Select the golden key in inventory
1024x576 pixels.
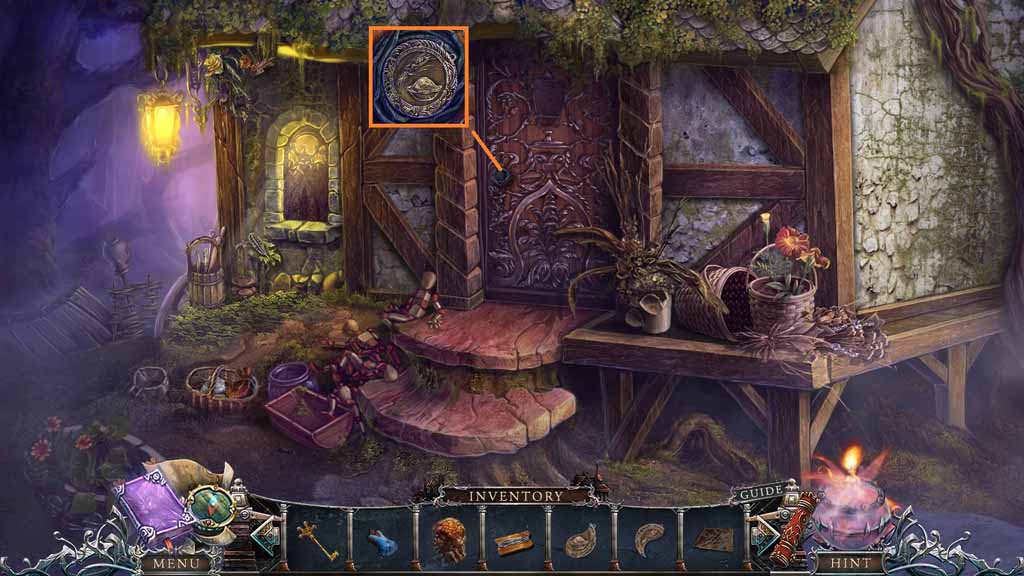click(317, 540)
